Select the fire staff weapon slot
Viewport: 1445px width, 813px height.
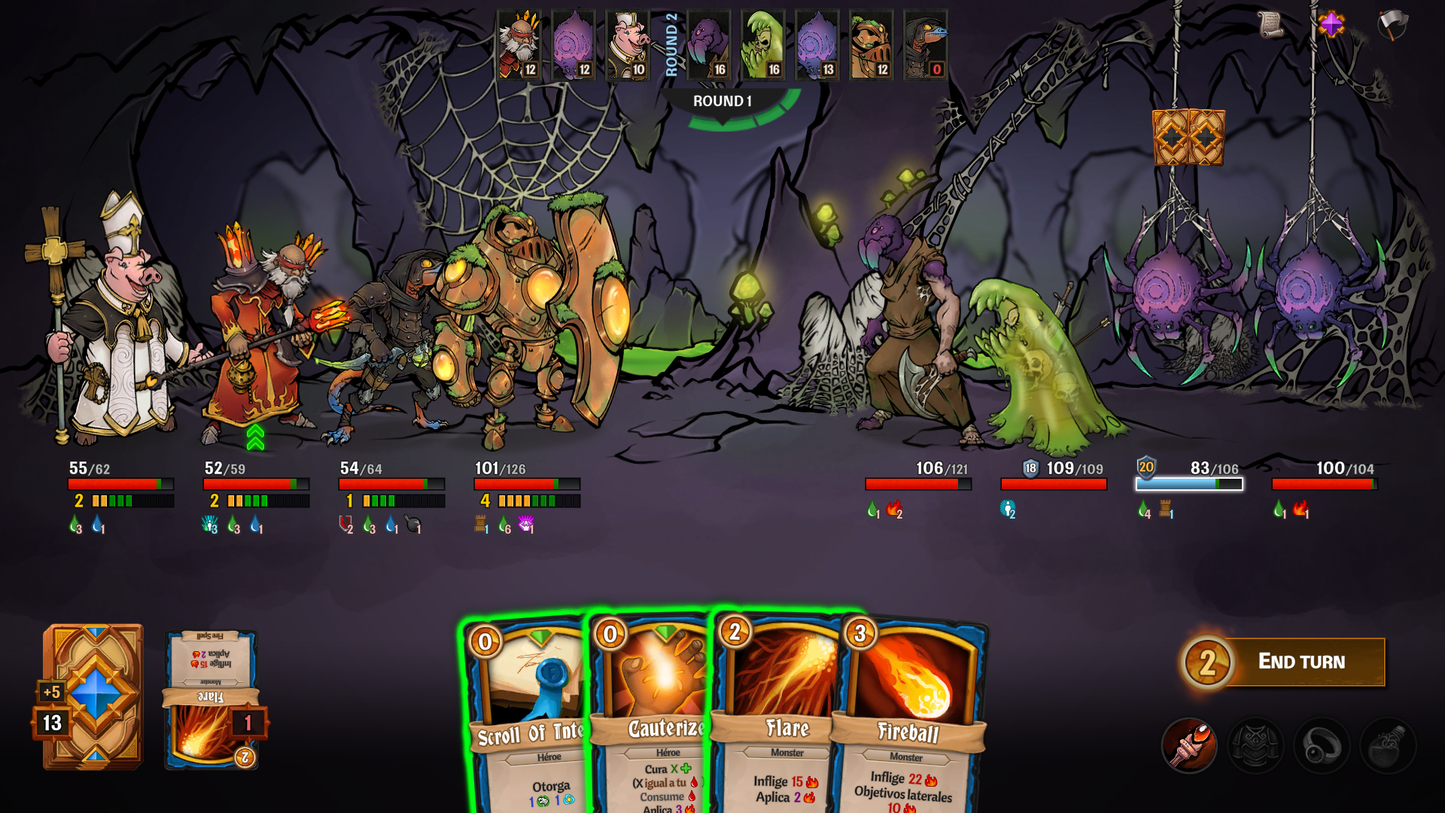(x=1189, y=745)
